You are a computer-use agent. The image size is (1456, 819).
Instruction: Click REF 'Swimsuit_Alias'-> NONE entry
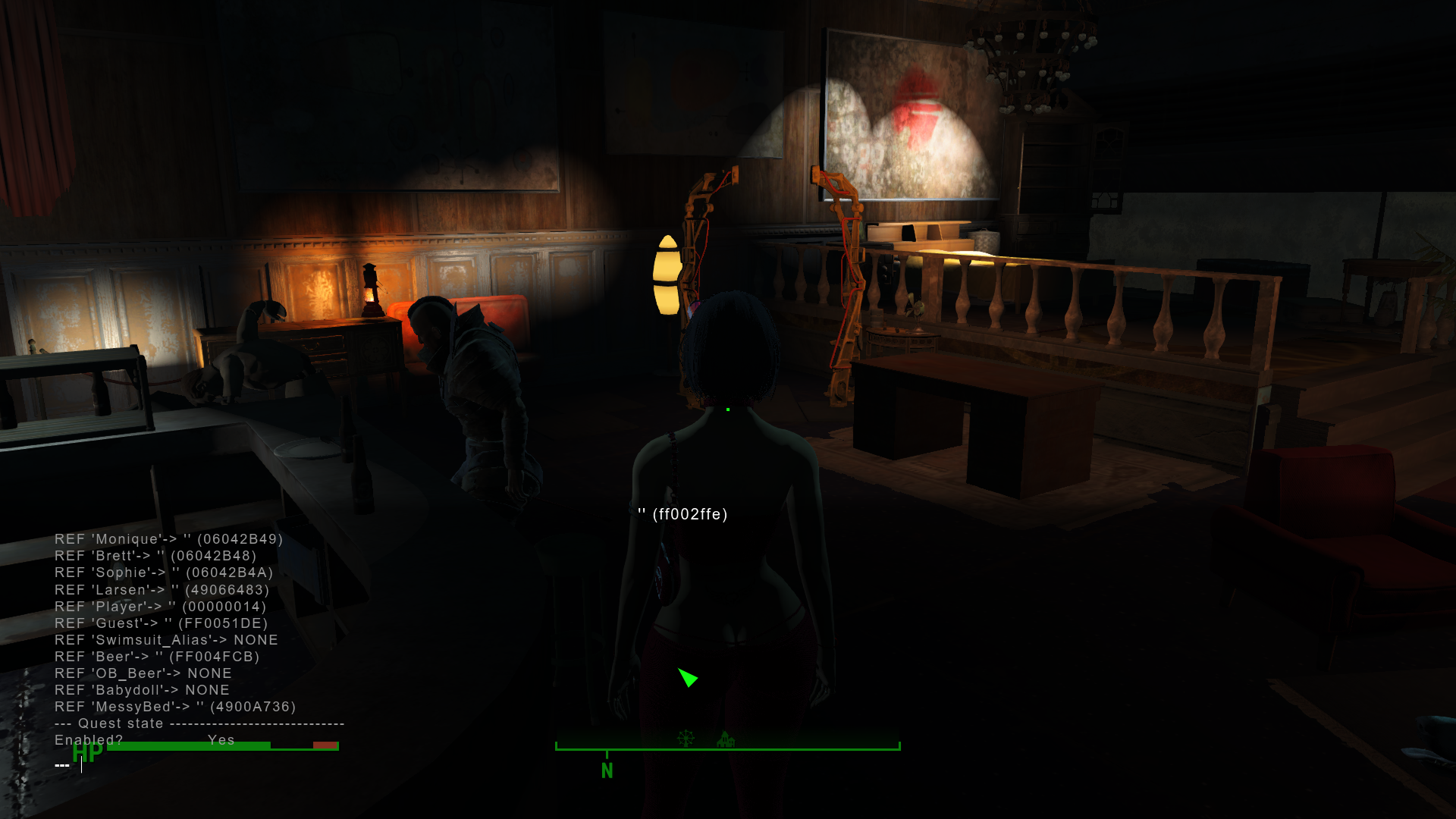pyautogui.click(x=165, y=639)
